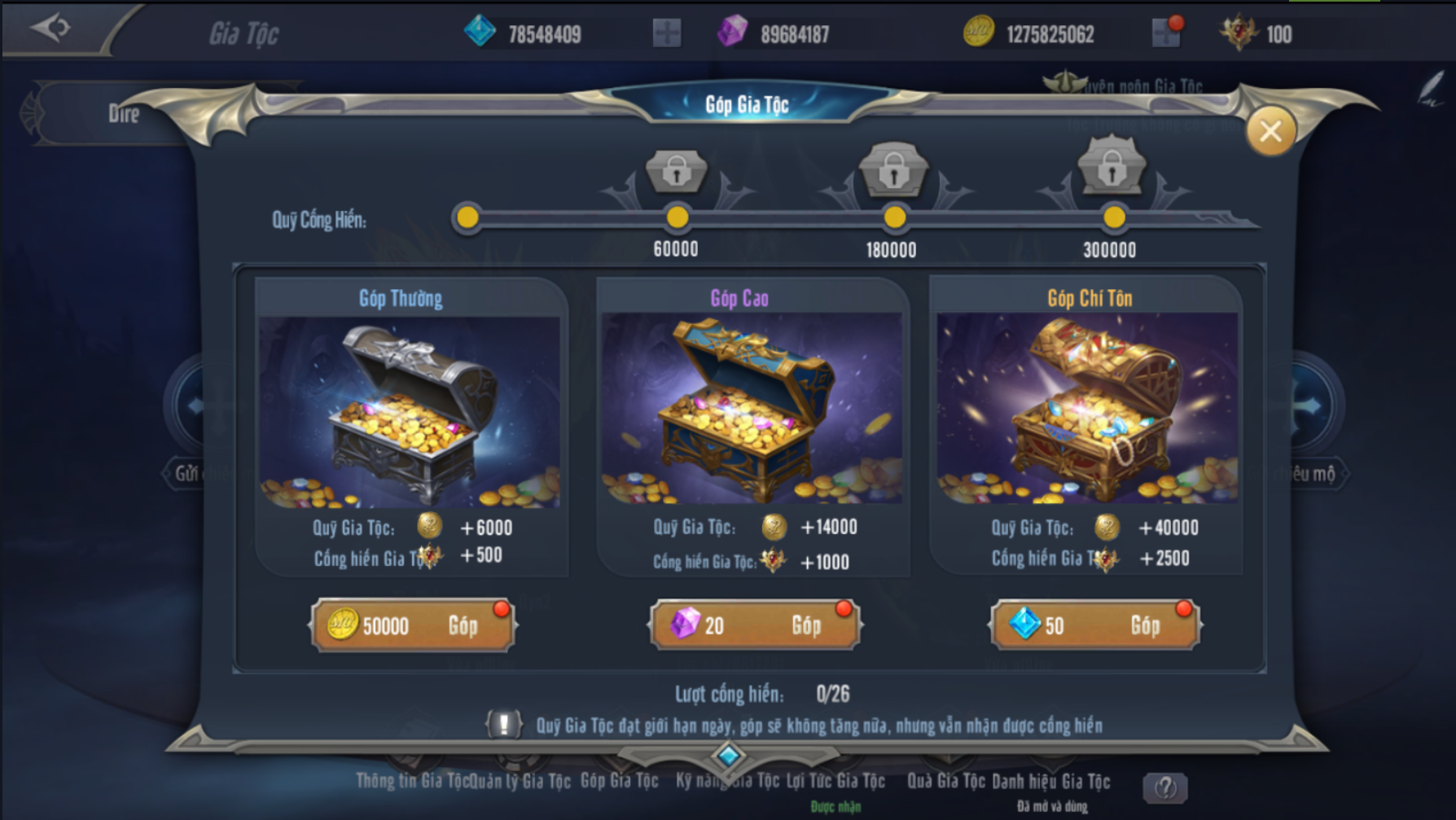Add more gold with the plus button

(1165, 34)
